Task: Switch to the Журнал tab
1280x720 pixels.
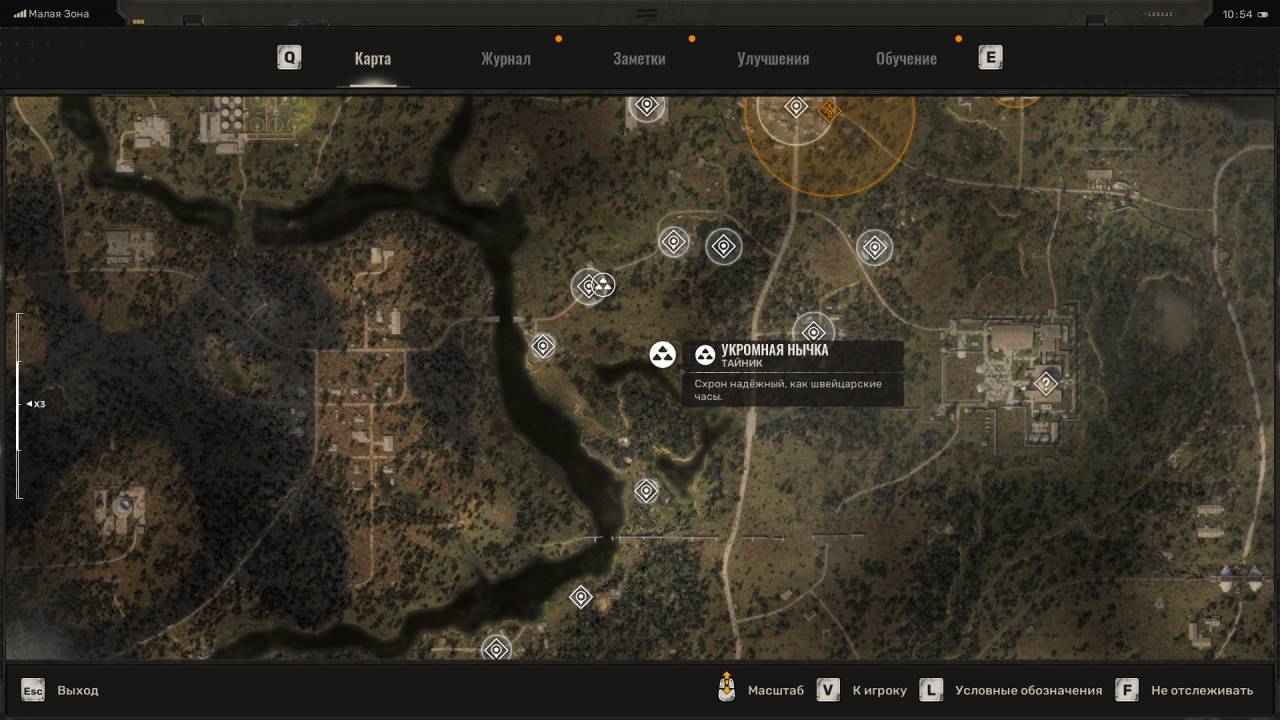Action: pos(505,58)
